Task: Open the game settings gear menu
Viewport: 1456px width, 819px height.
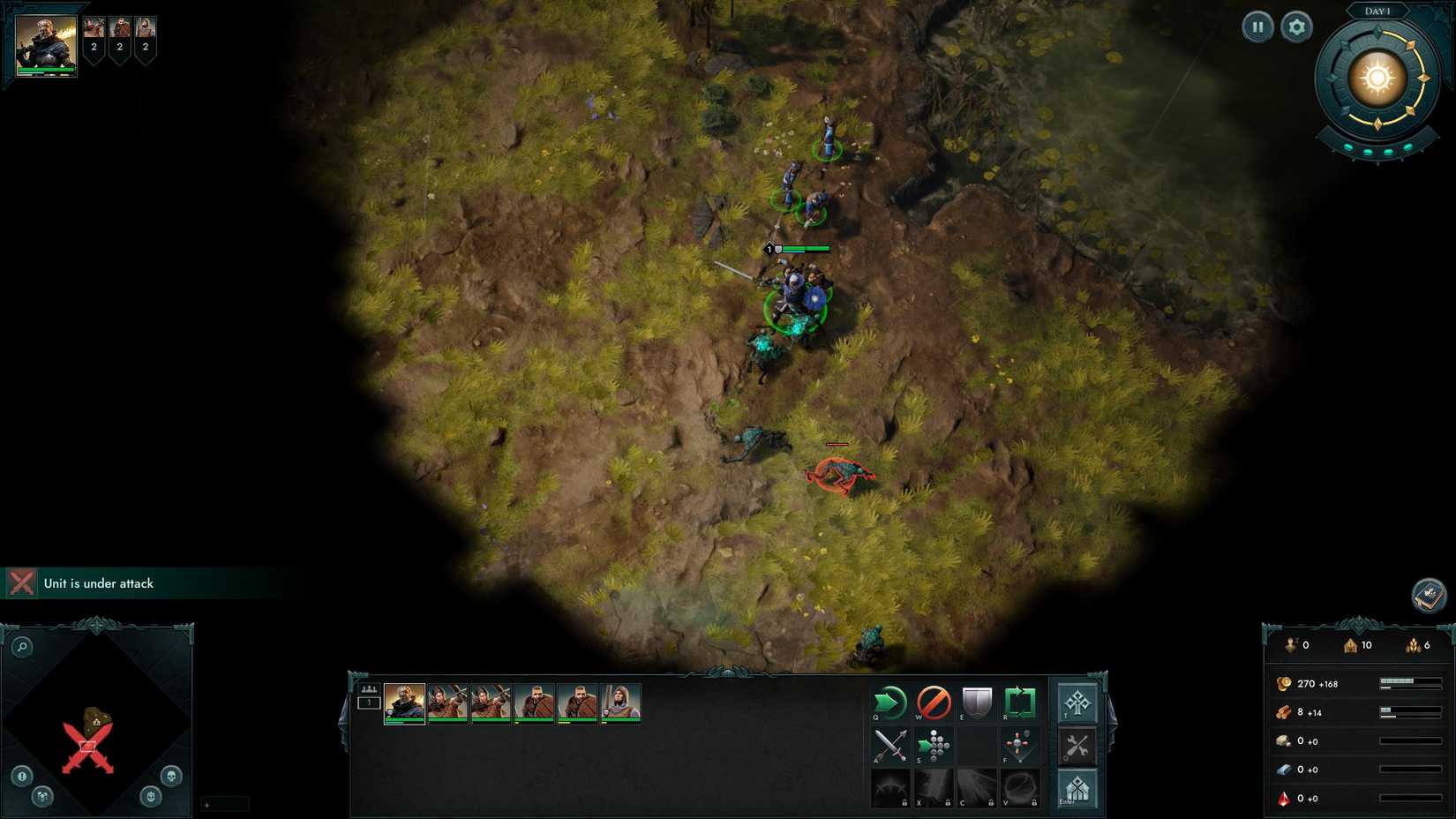Action: coord(1295,26)
